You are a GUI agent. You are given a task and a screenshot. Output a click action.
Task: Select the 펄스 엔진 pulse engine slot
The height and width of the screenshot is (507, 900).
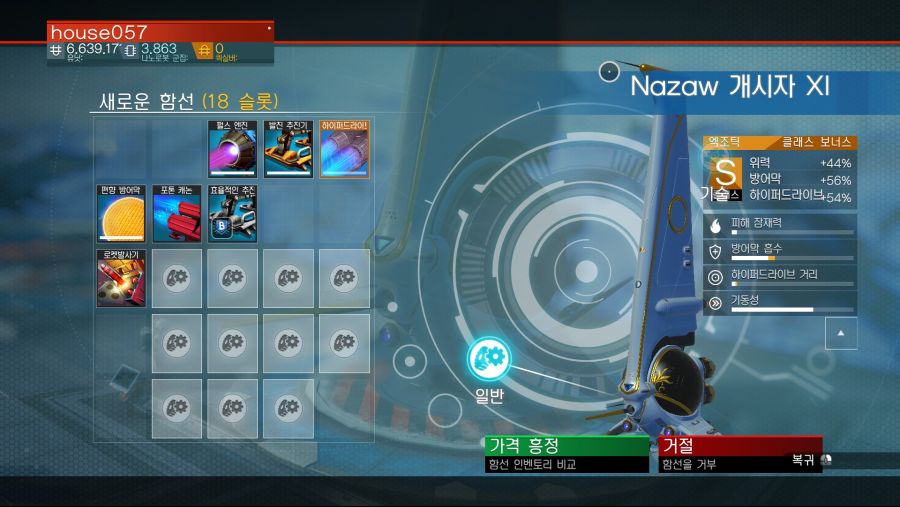tap(232, 150)
